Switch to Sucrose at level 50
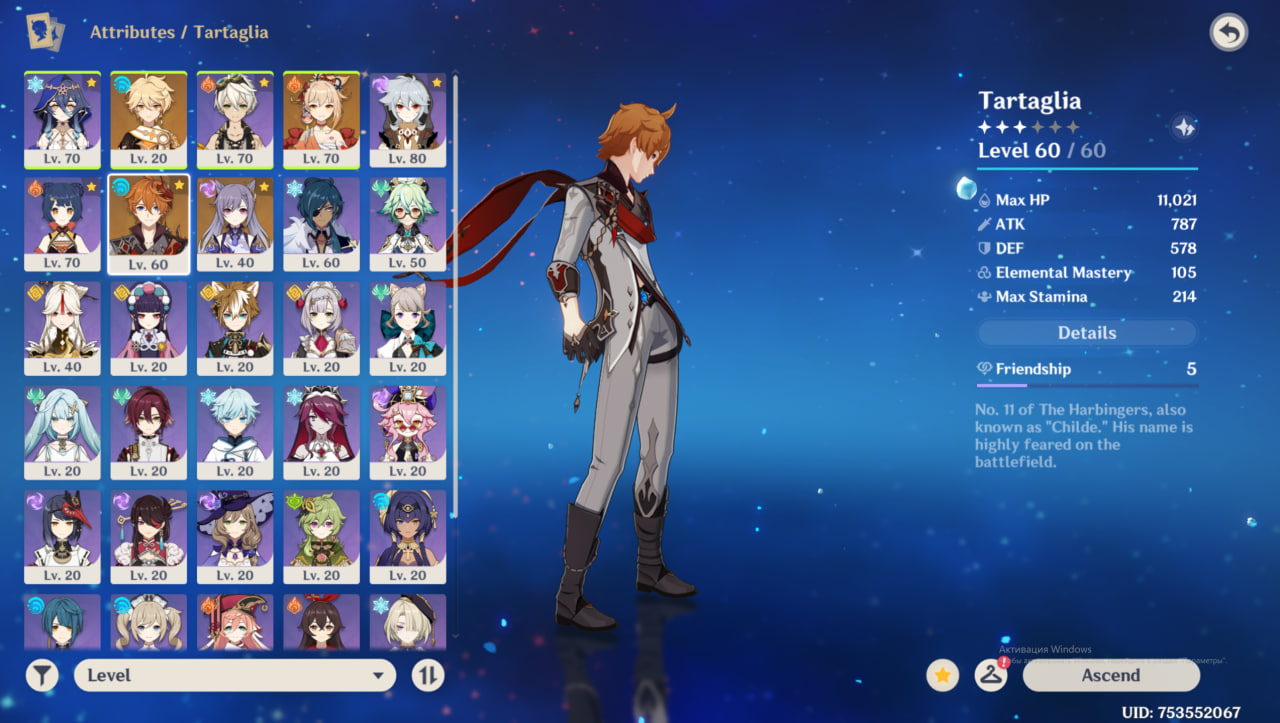1280x723 pixels. pos(407,224)
